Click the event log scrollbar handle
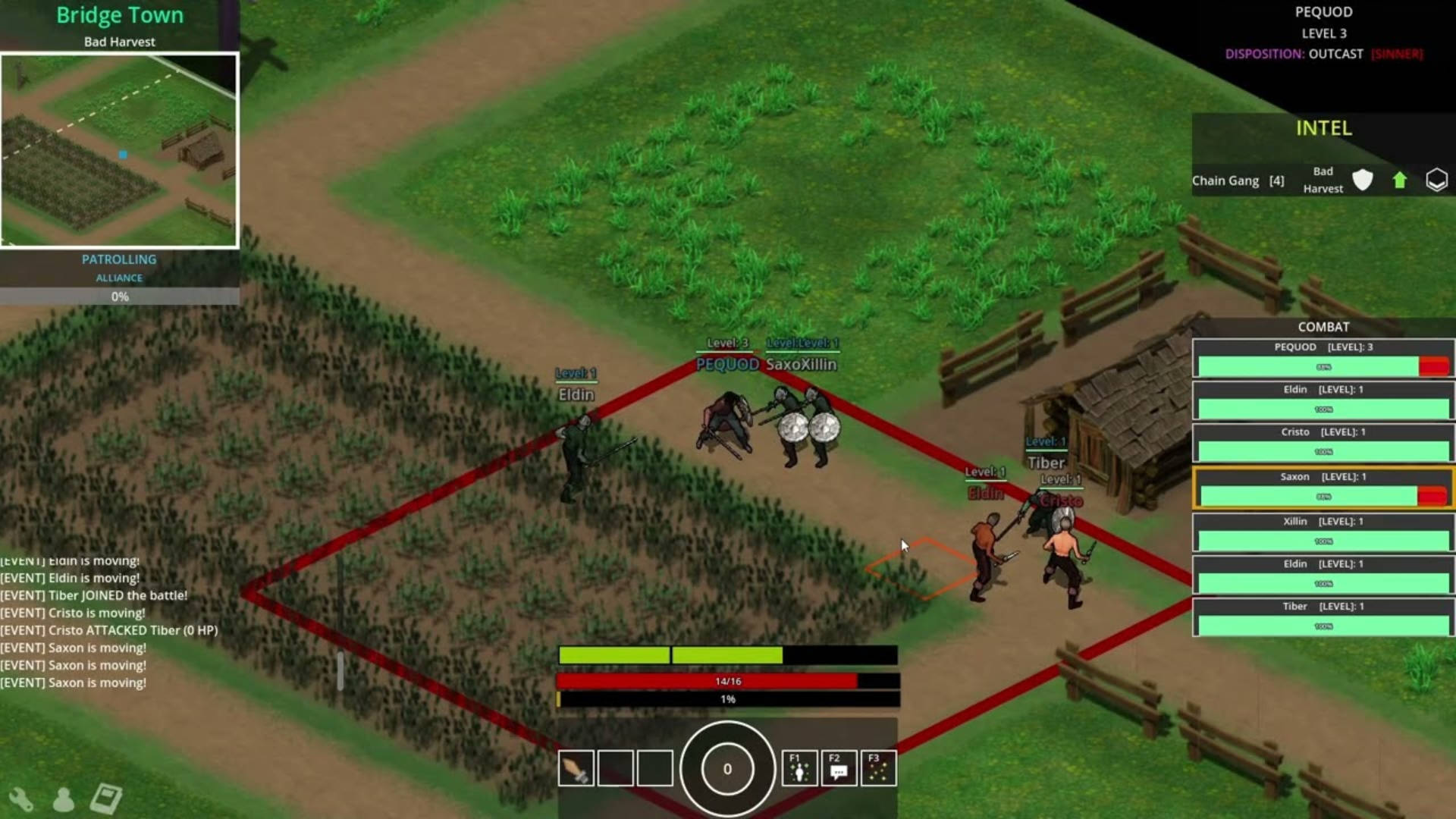 click(x=340, y=670)
